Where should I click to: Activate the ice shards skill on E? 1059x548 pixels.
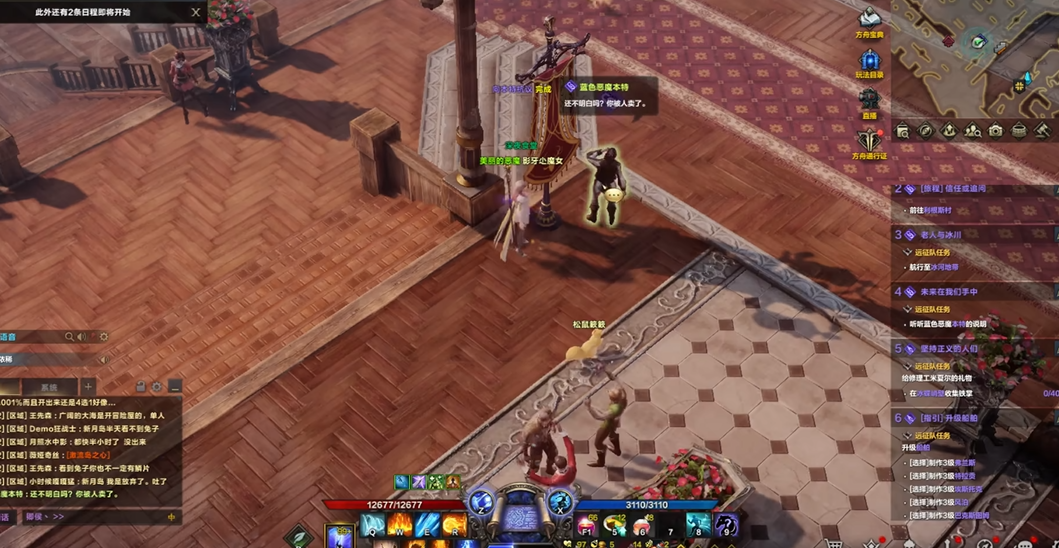[427, 524]
